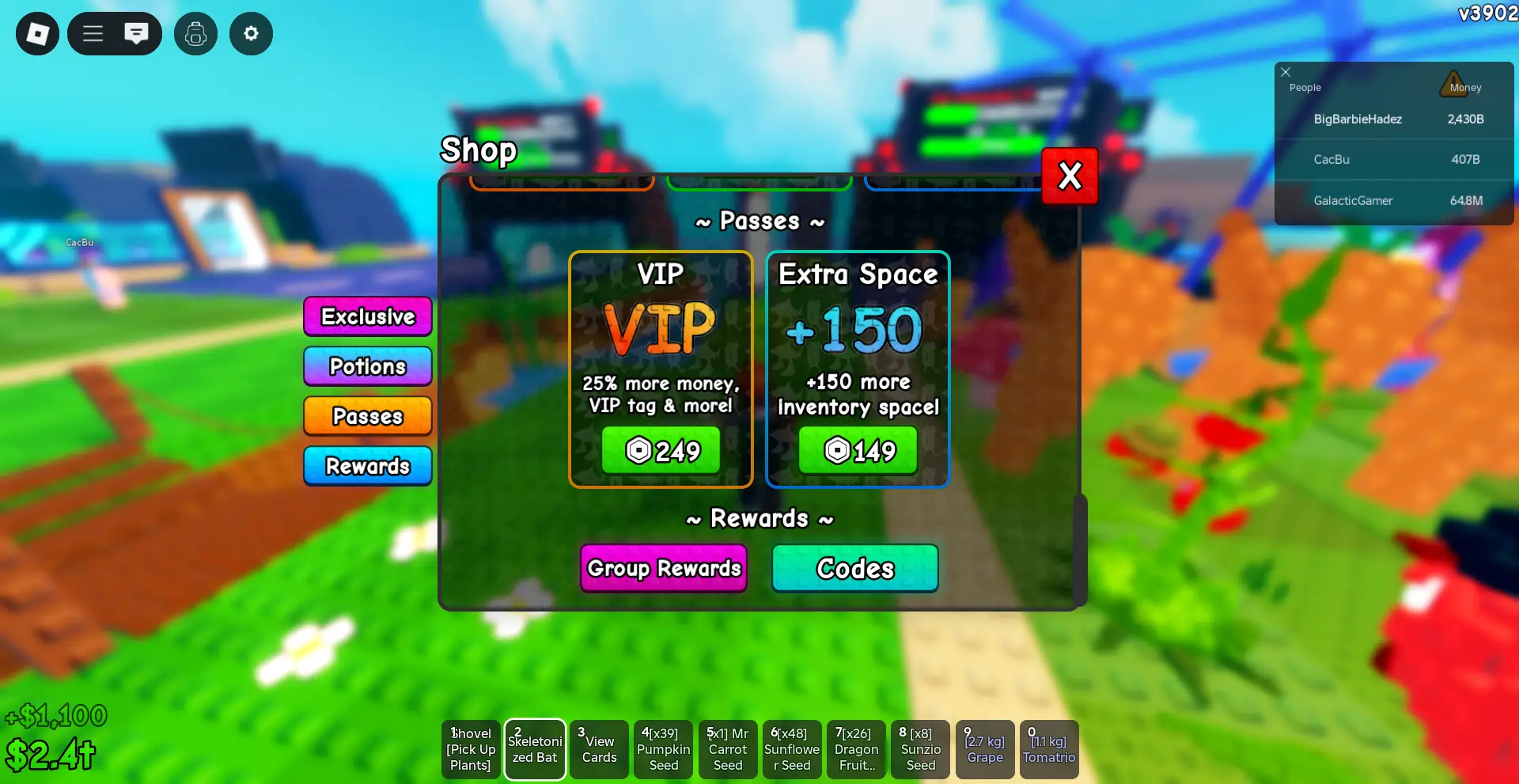The height and width of the screenshot is (784, 1519).
Task: Select the shovel Pick Up Plants tool
Action: [x=470, y=749]
